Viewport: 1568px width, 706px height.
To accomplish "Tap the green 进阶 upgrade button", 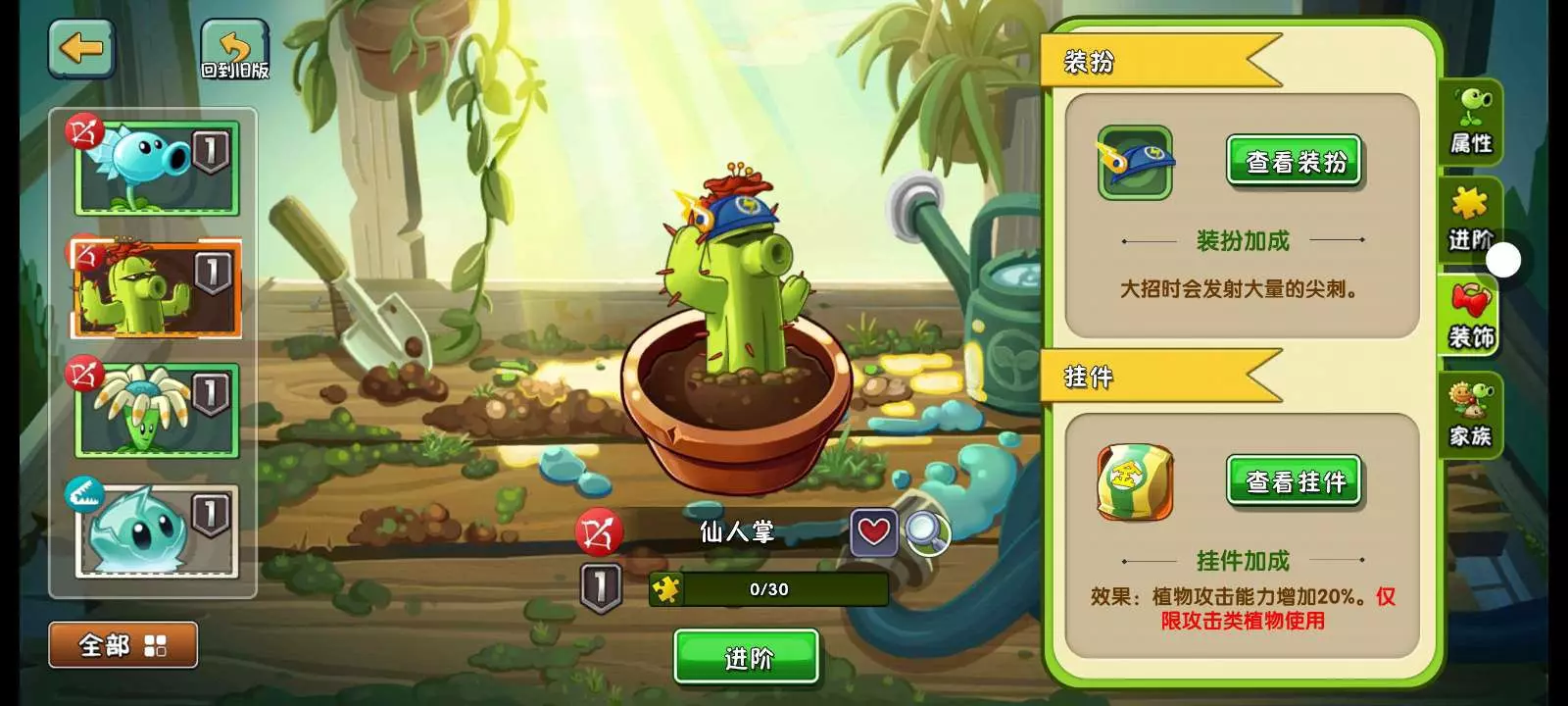I will (x=747, y=657).
